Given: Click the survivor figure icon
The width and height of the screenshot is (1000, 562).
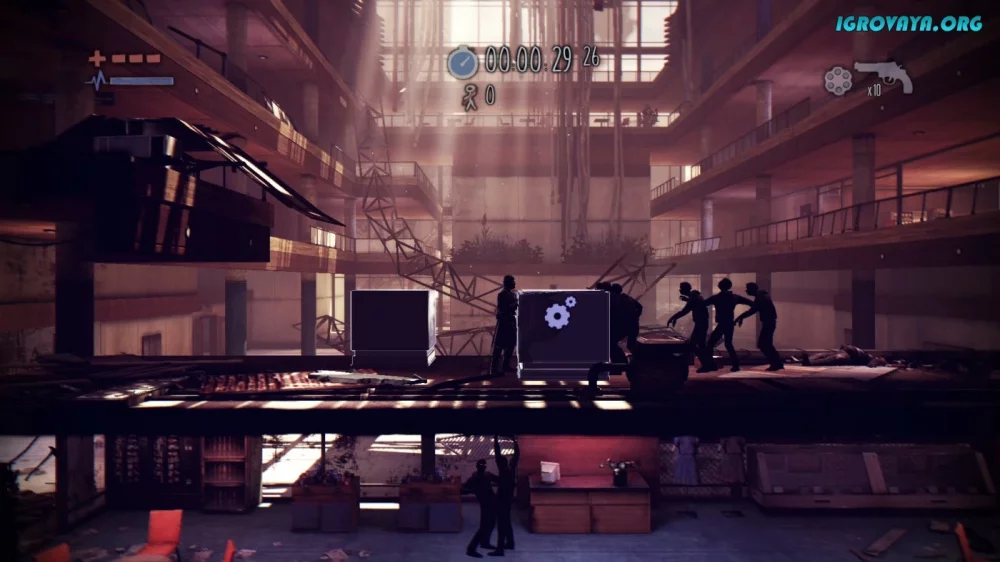Looking at the screenshot, I should (x=467, y=96).
